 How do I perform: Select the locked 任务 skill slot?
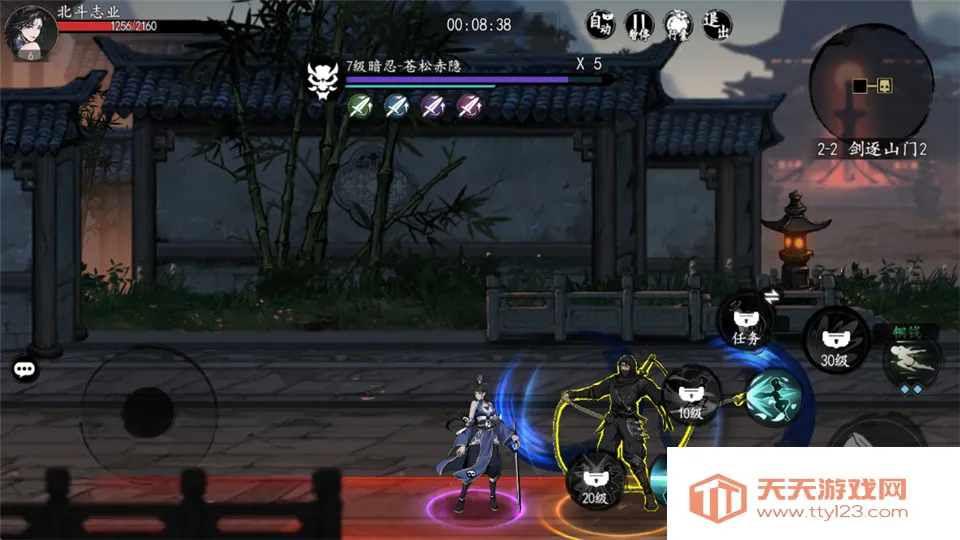pyautogui.click(x=746, y=322)
